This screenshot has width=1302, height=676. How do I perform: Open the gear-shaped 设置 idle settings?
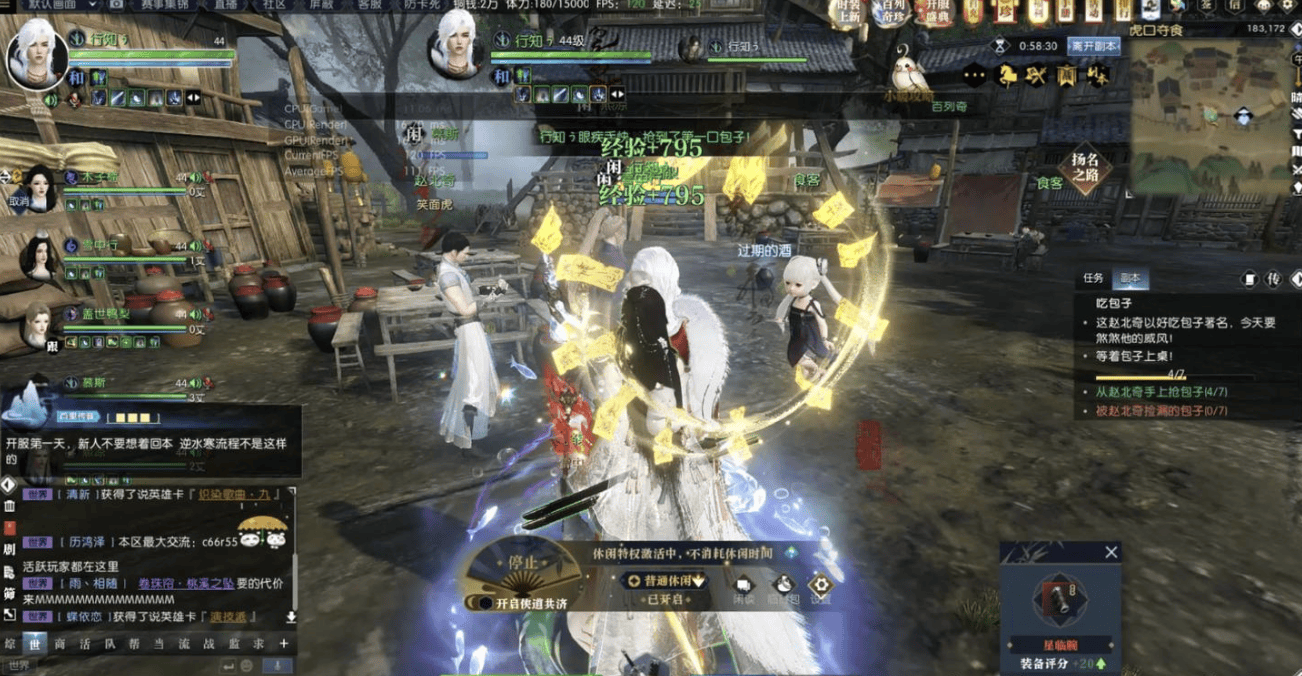(x=821, y=587)
